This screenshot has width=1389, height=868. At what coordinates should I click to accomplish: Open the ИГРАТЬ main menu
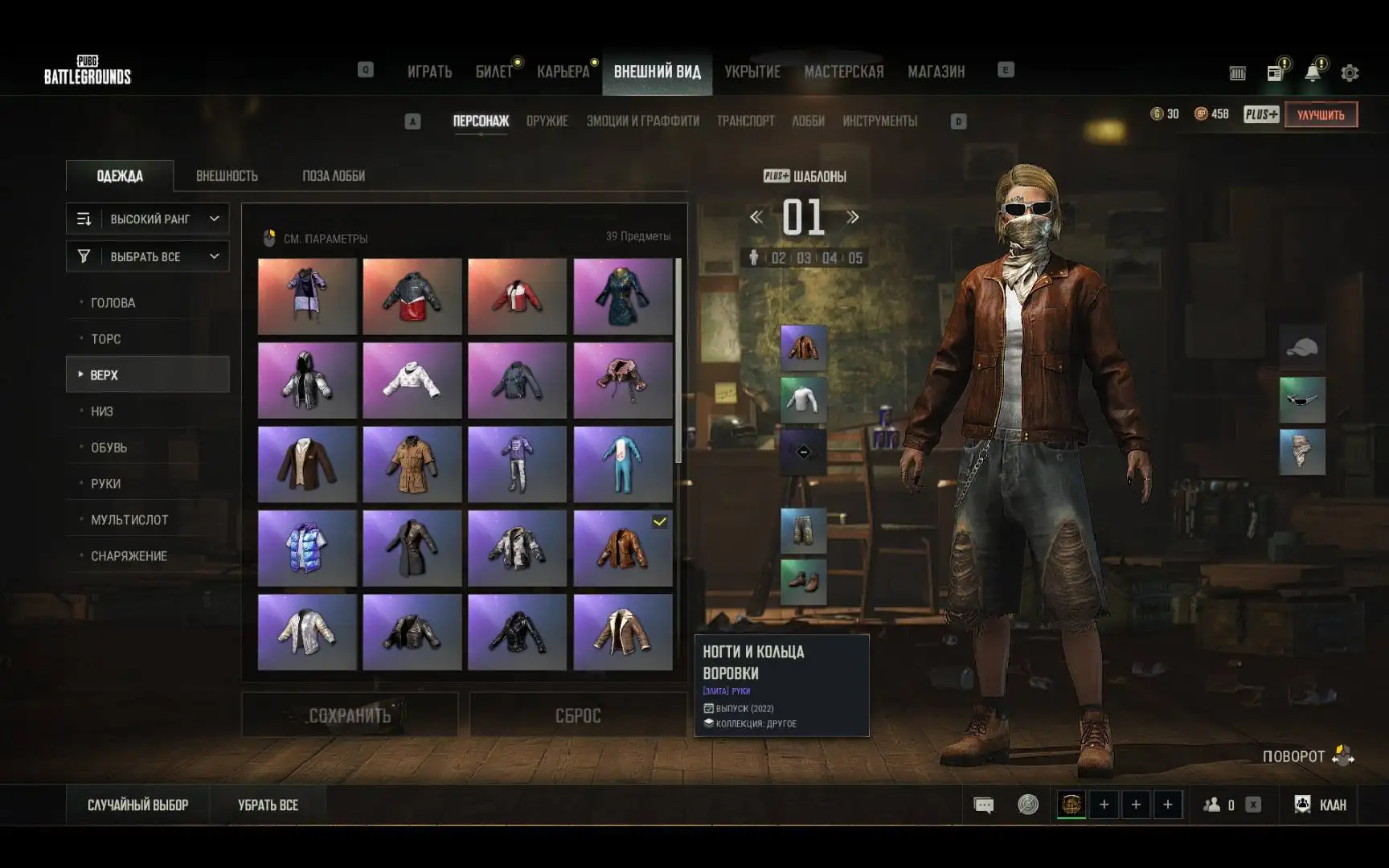click(429, 72)
